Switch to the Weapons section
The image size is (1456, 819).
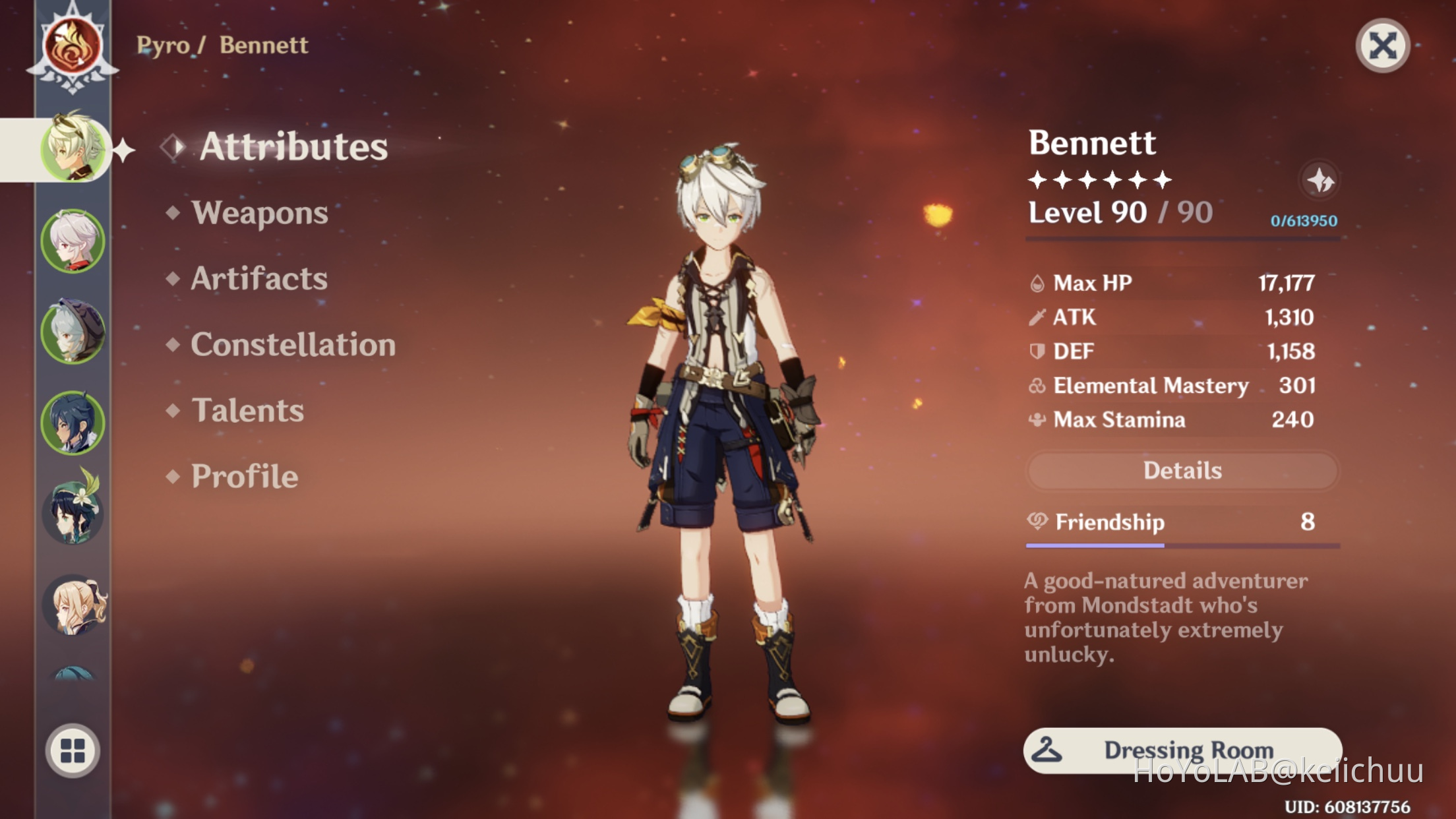tap(261, 213)
